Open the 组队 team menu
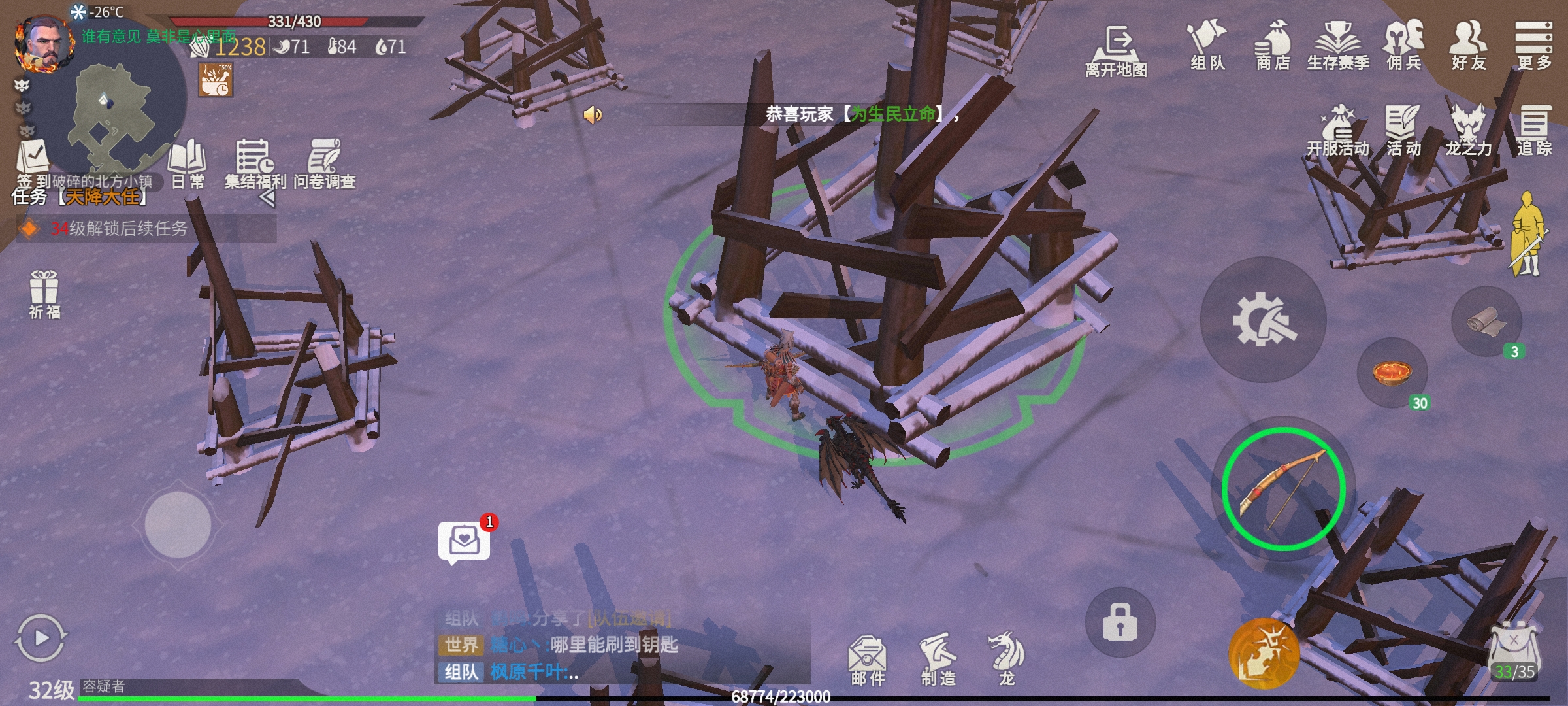The width and height of the screenshot is (1568, 706). point(1207,44)
